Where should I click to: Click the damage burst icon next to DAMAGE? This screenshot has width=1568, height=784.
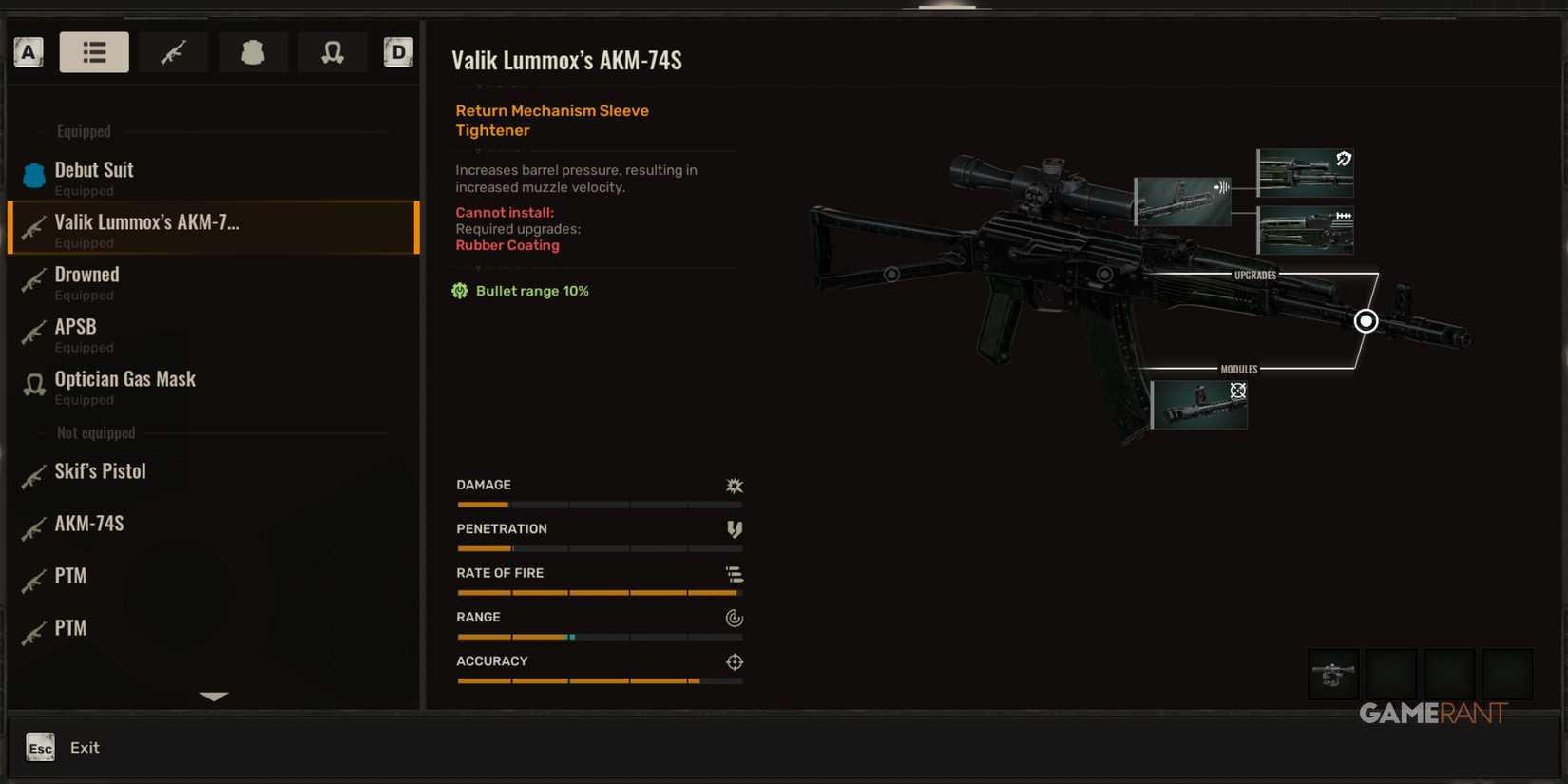click(x=734, y=486)
